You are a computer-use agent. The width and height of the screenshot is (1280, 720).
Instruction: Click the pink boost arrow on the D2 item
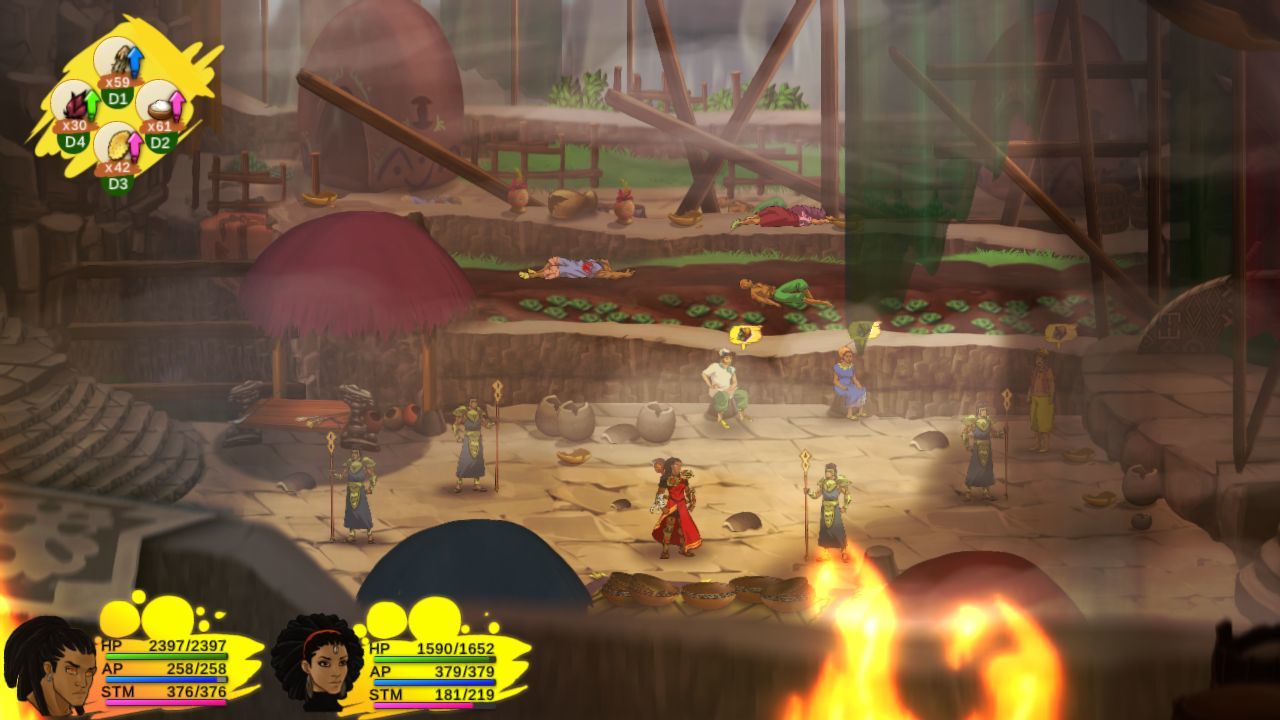[179, 105]
